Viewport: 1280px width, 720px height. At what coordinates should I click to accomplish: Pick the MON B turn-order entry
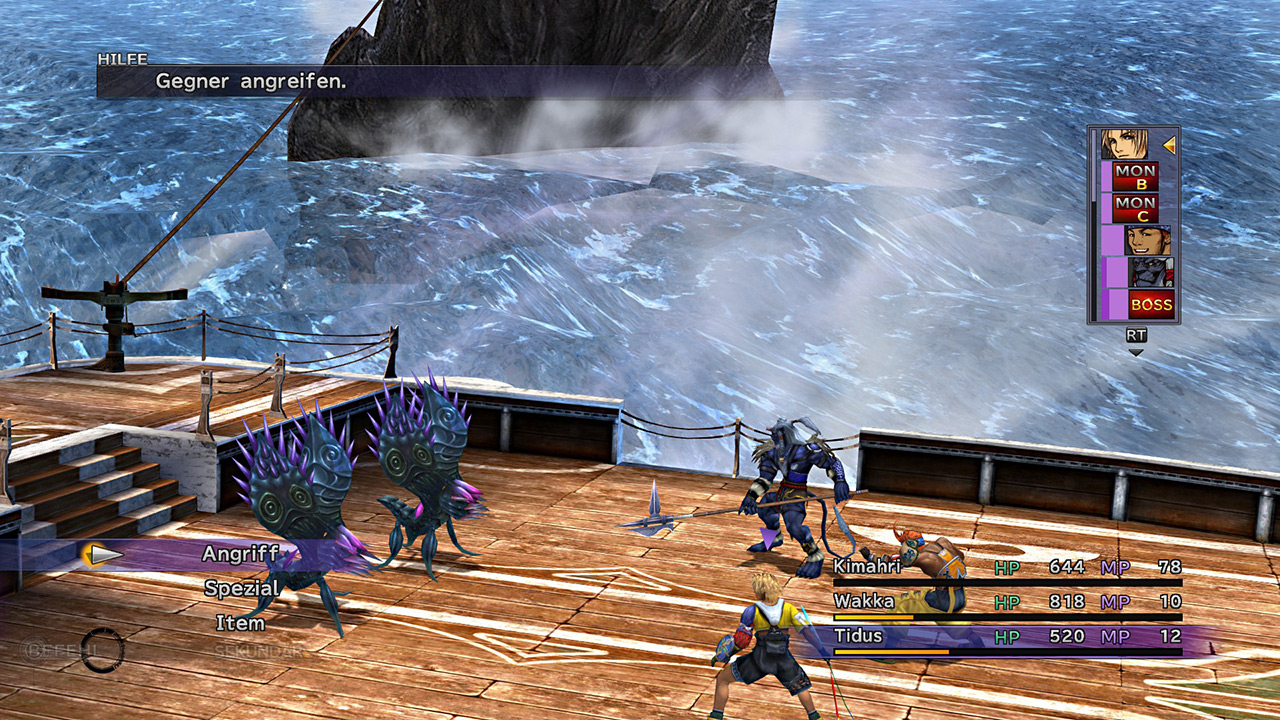tap(1135, 177)
